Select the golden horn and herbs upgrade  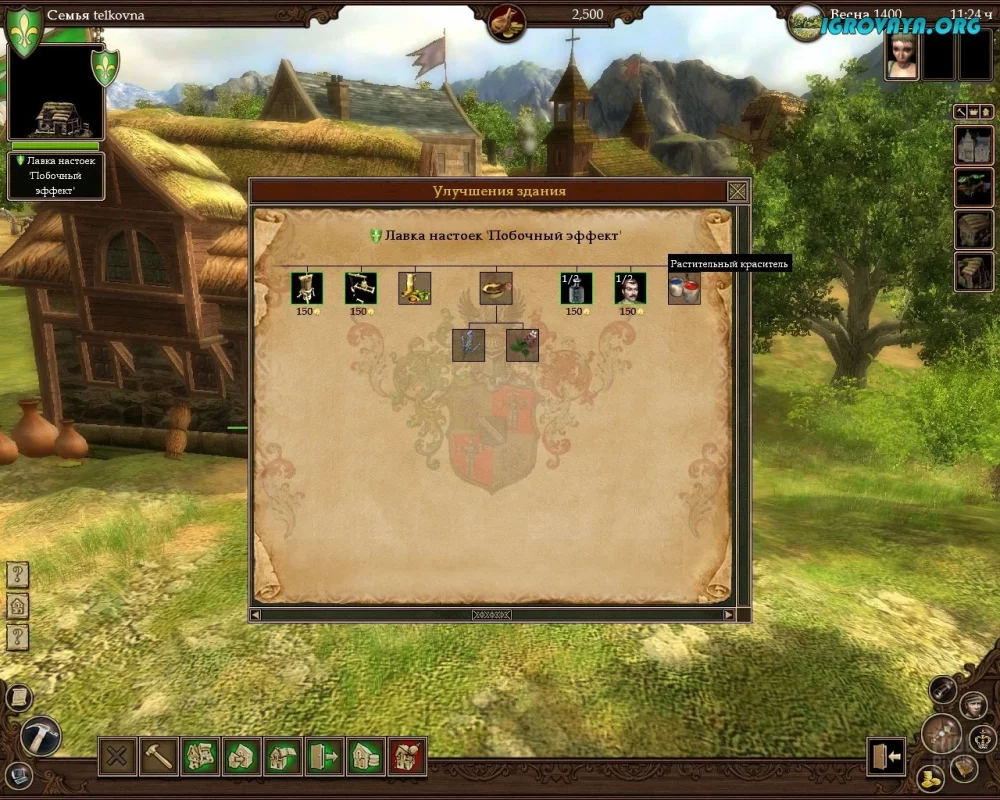[x=414, y=289]
